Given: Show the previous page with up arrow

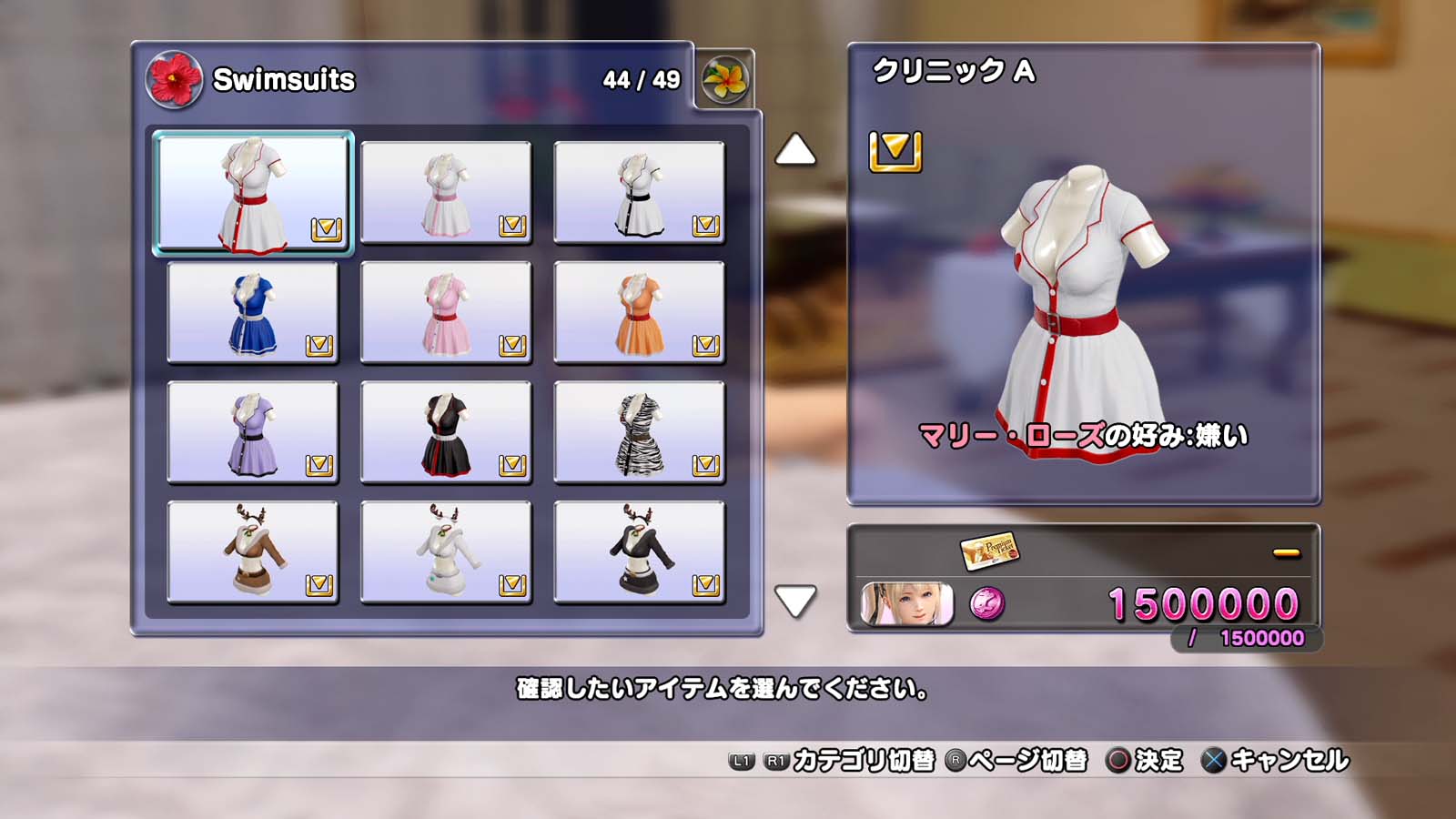Looking at the screenshot, I should point(794,151).
